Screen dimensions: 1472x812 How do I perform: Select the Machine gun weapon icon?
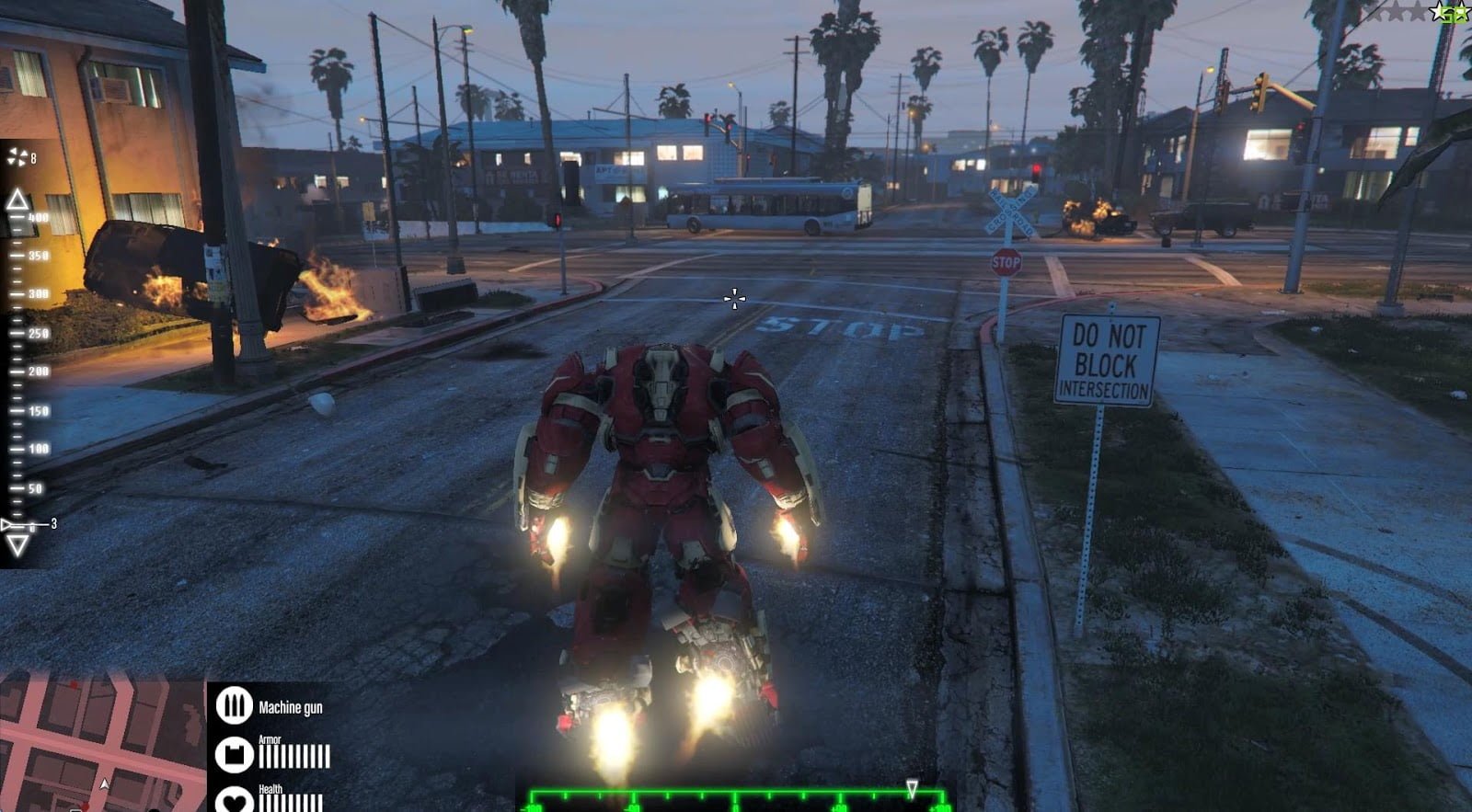click(x=236, y=705)
